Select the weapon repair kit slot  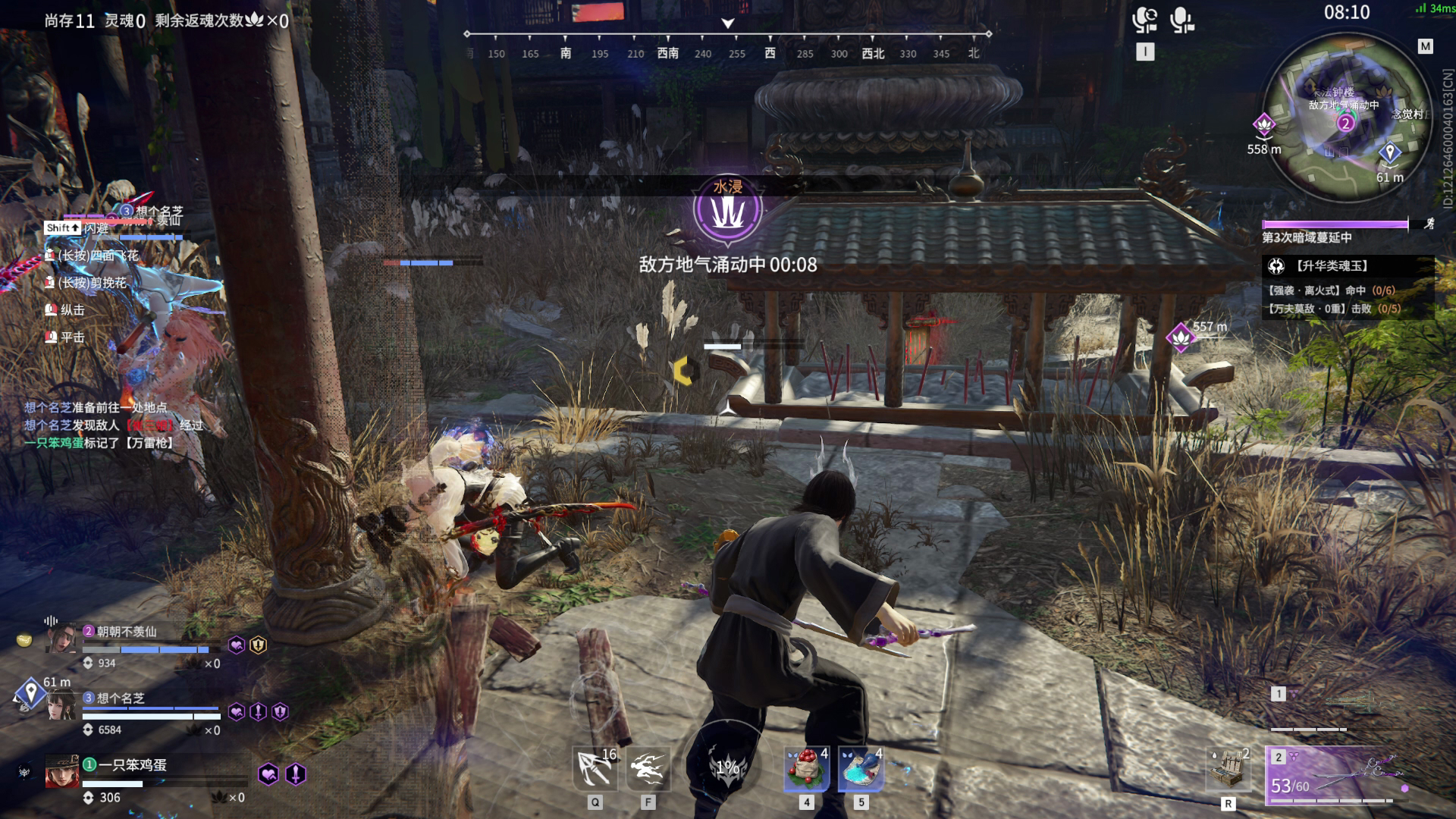[x=1228, y=769]
